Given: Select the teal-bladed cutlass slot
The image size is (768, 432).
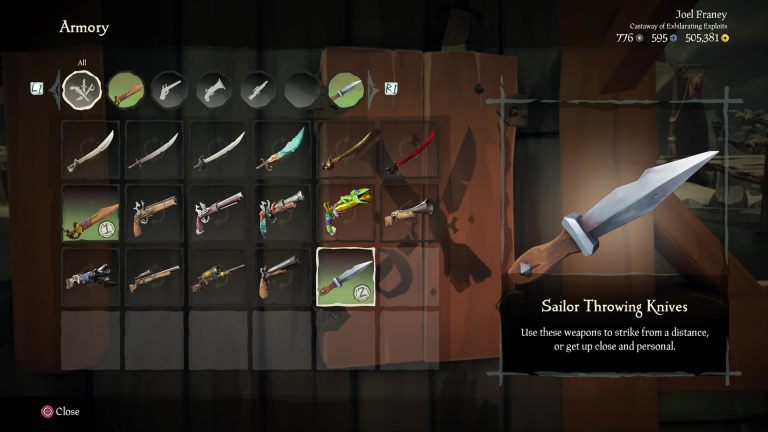Looking at the screenshot, I should click(x=282, y=150).
